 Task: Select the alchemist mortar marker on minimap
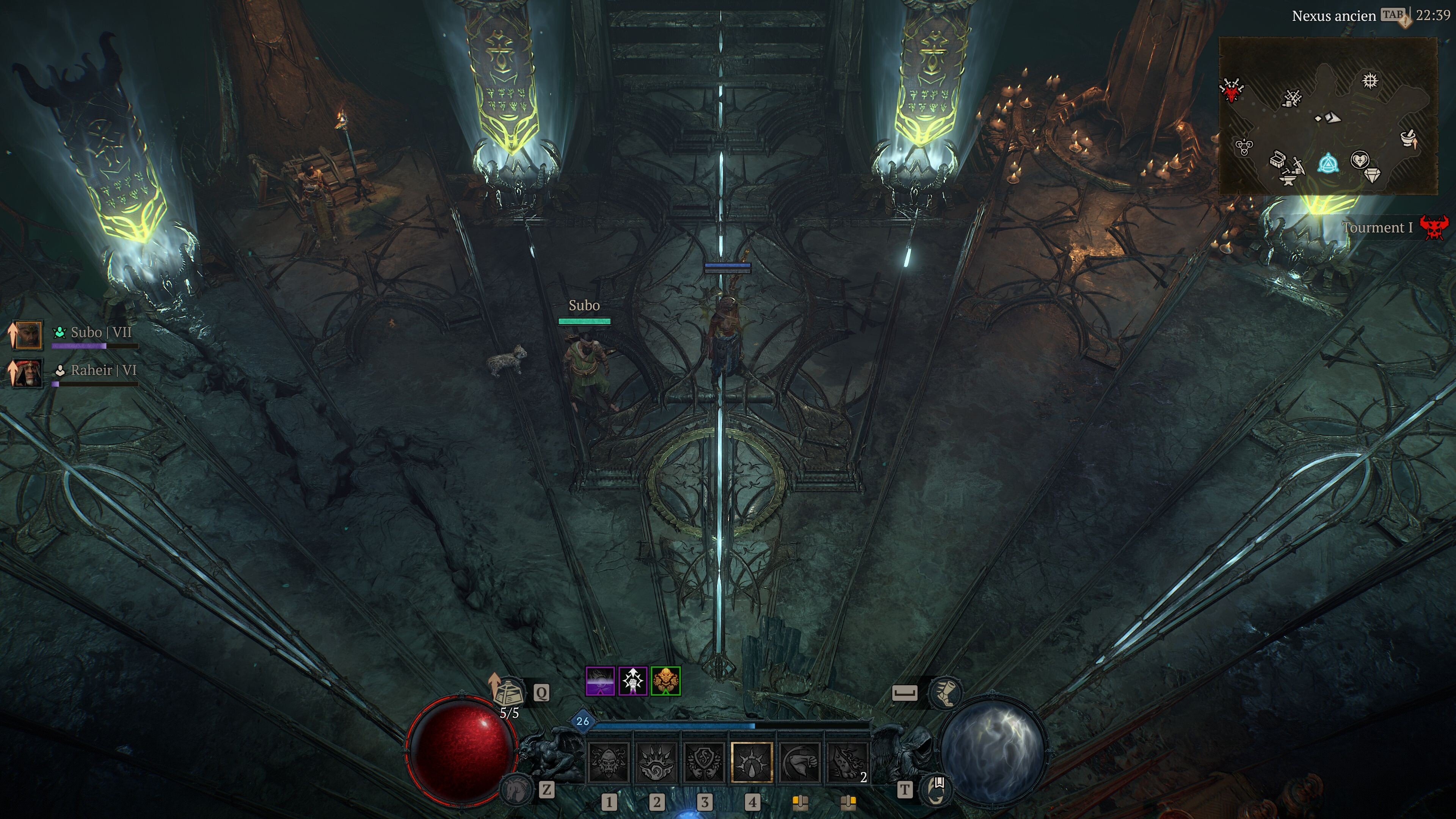[1409, 138]
